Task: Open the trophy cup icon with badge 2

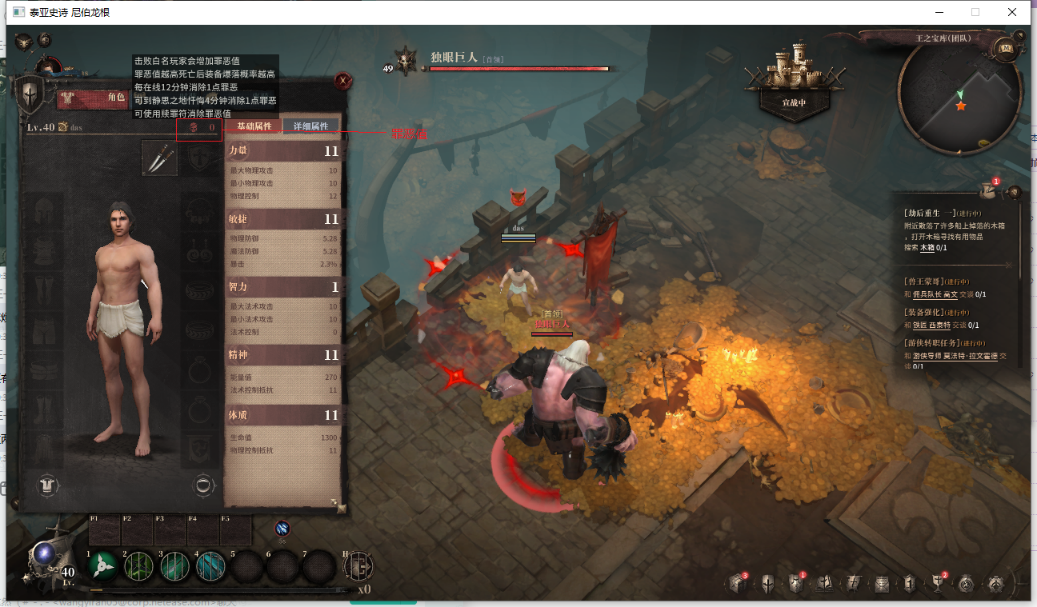Action: [x=939, y=584]
